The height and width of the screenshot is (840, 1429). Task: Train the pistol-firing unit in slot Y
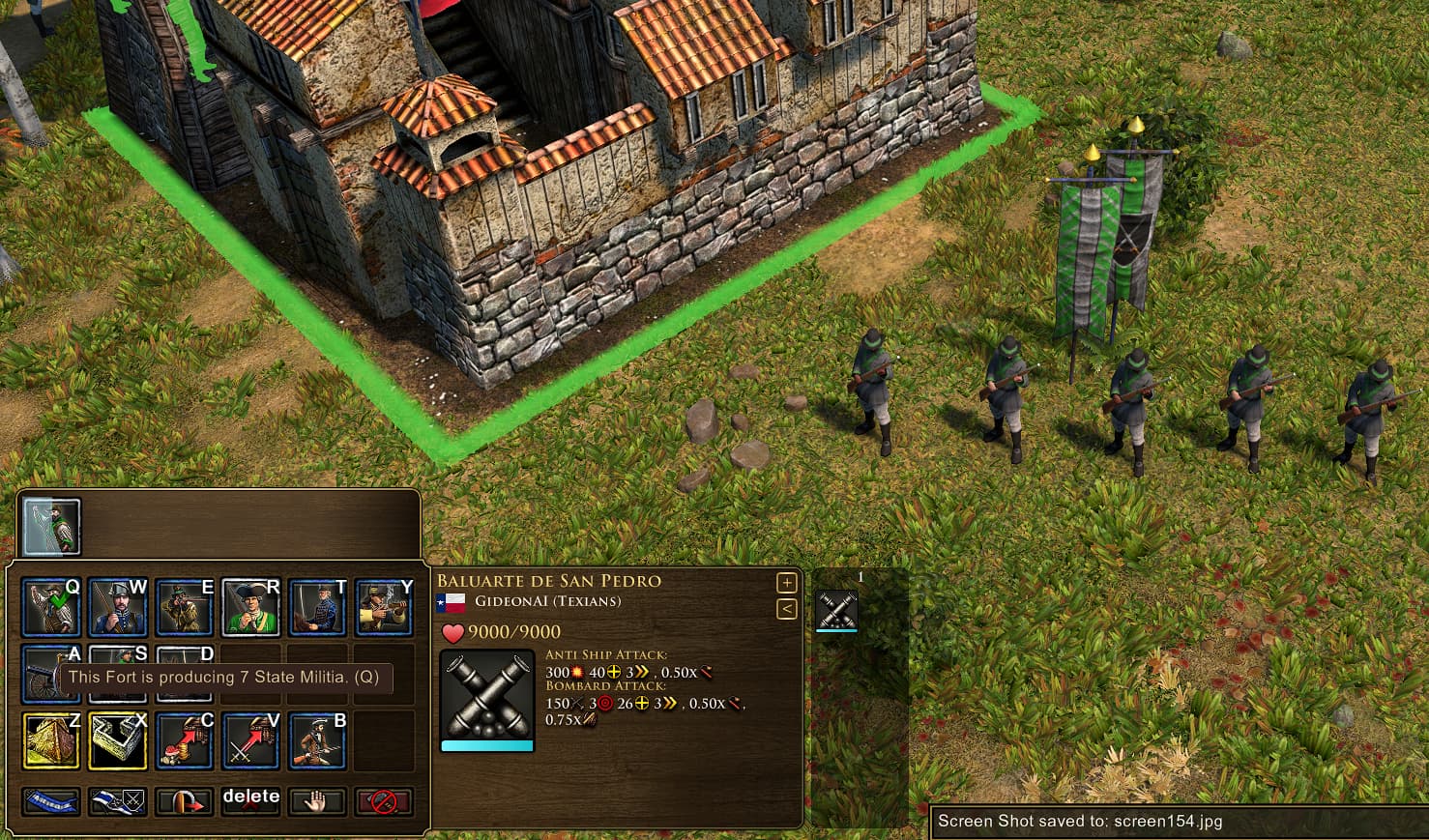384,607
